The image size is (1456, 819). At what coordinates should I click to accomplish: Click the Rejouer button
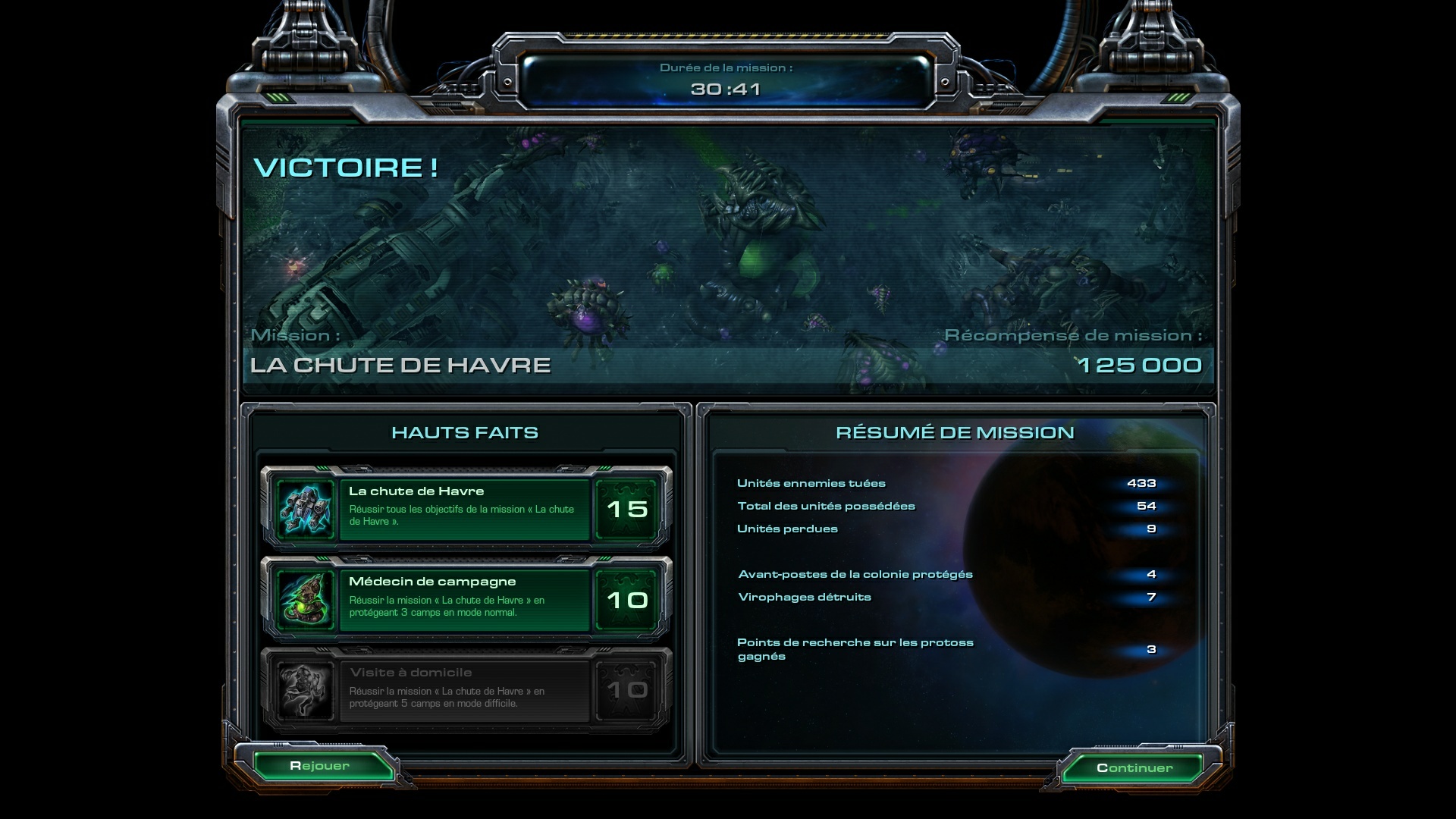[320, 766]
